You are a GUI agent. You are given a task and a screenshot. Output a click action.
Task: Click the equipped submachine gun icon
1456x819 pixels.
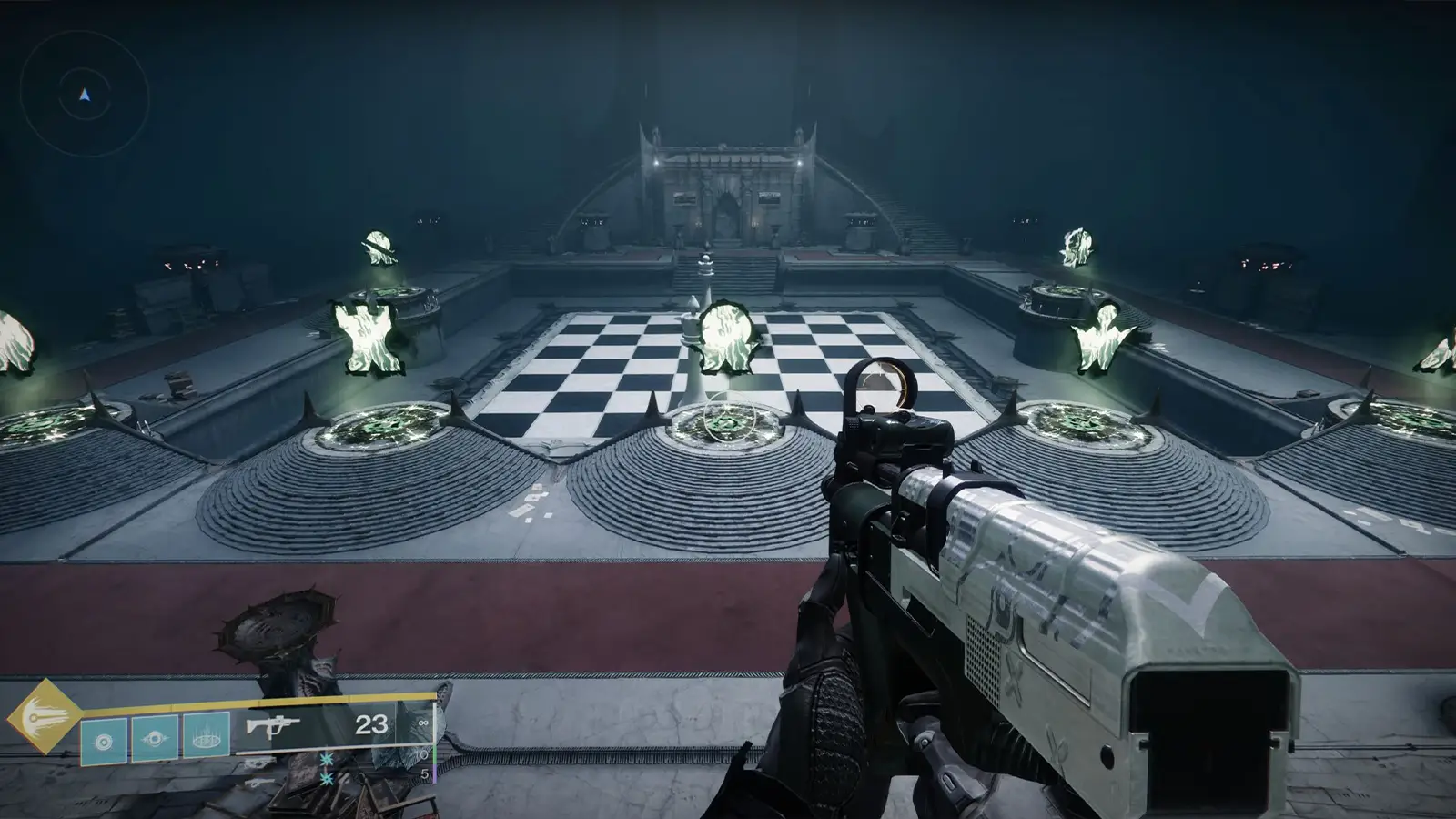pos(271,724)
